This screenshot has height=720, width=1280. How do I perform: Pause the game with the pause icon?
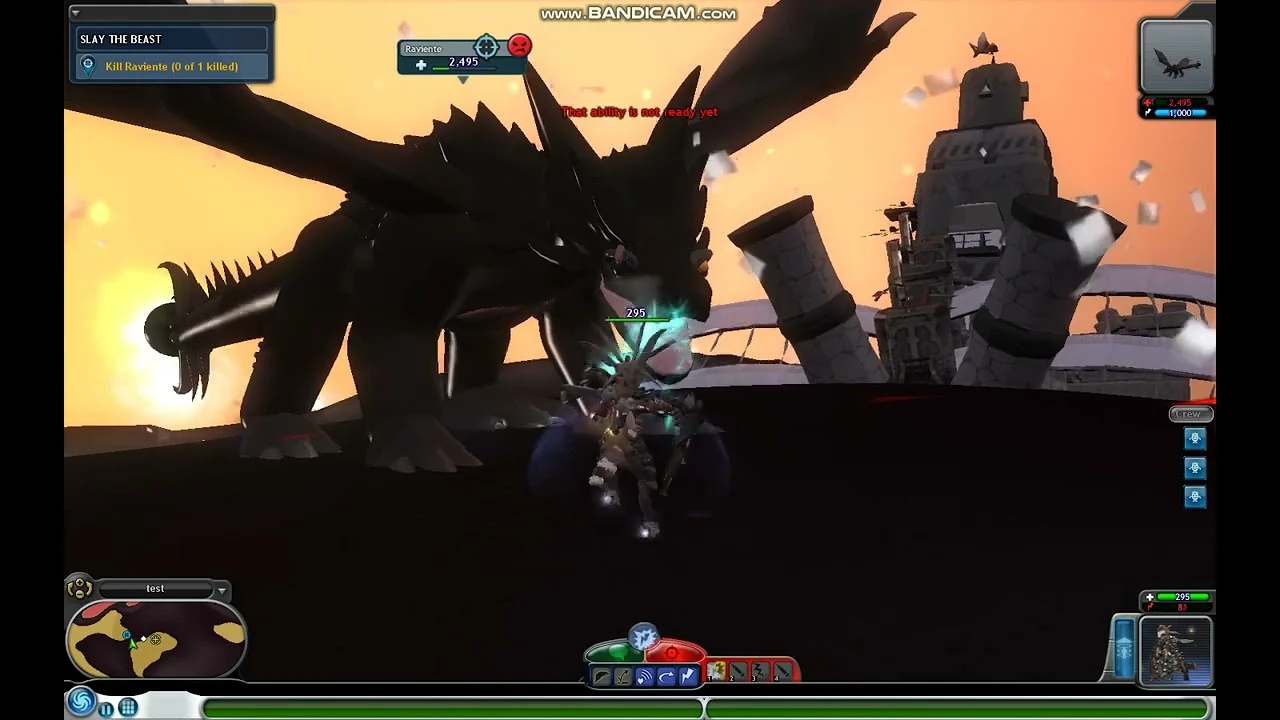(x=105, y=708)
